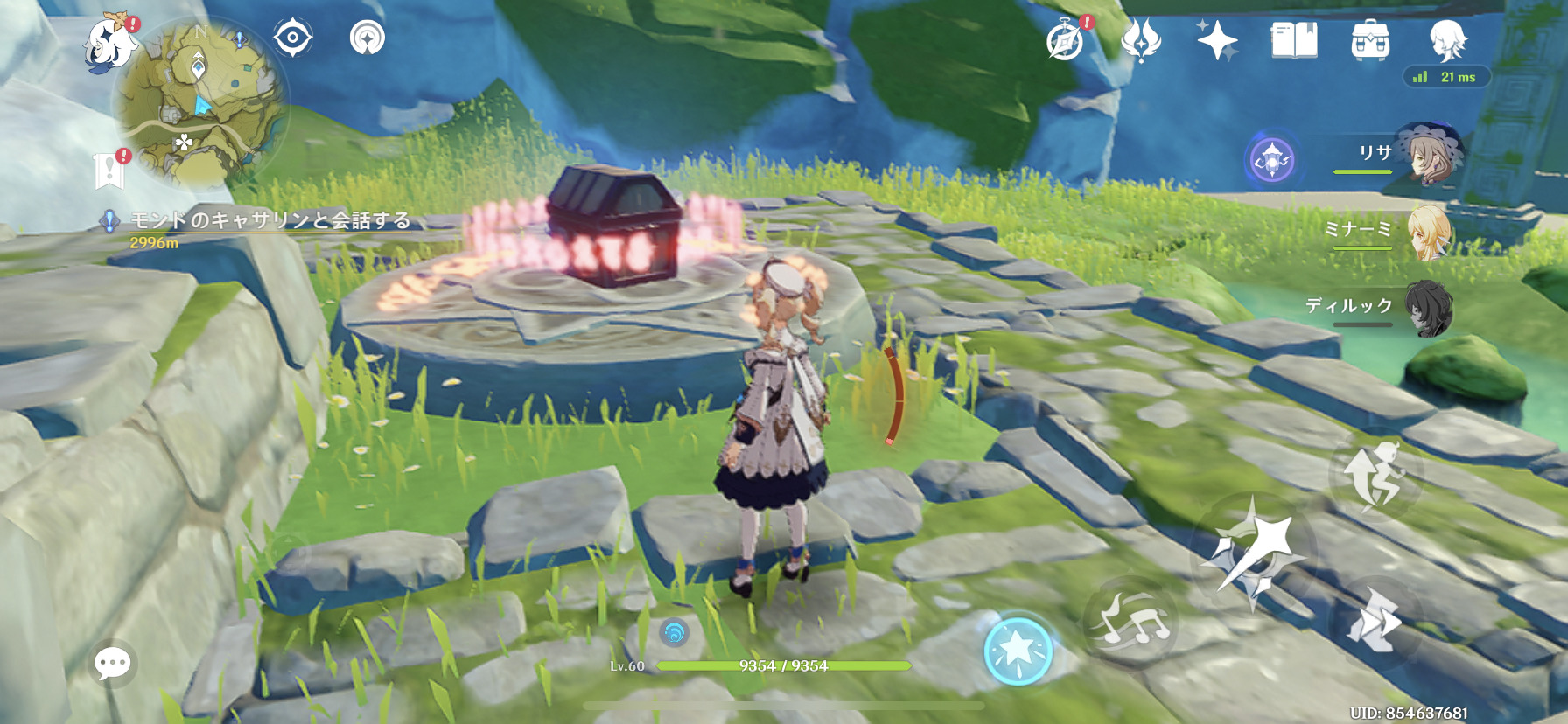1568x724 pixels.
Task: Open the backpack inventory
Action: pyautogui.click(x=1370, y=40)
